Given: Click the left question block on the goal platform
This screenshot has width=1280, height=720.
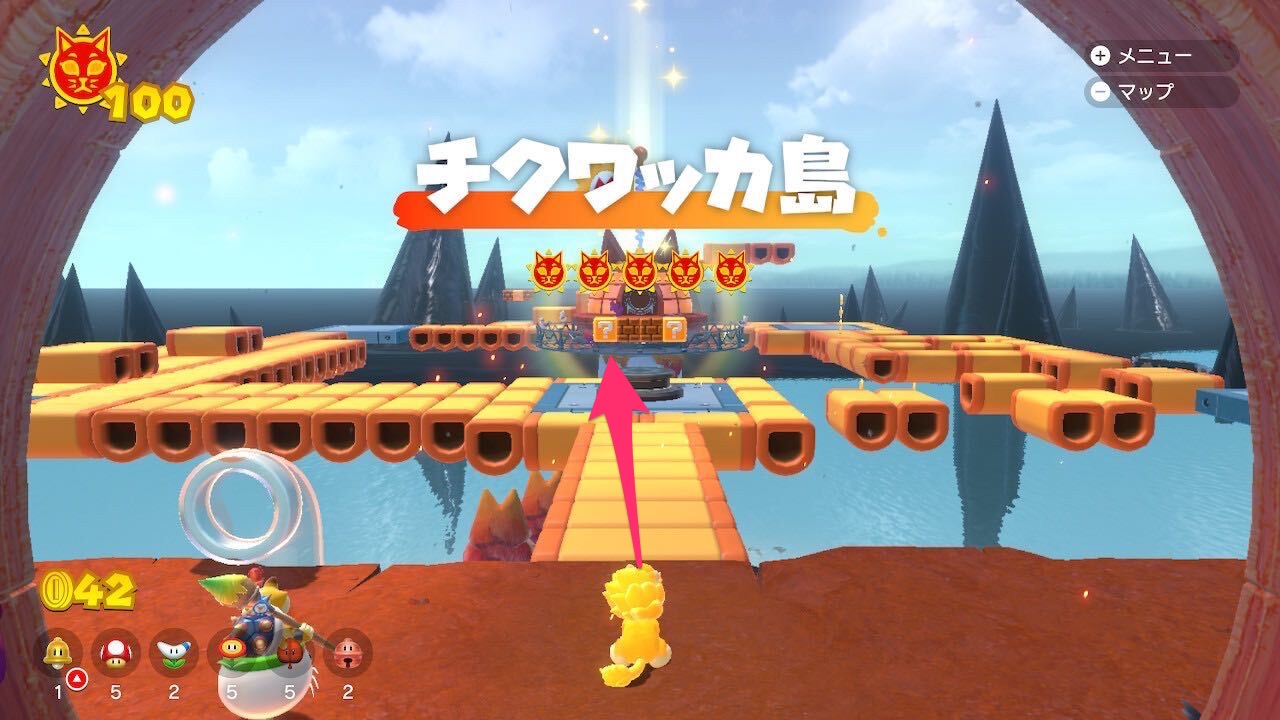Looking at the screenshot, I should click(605, 330).
